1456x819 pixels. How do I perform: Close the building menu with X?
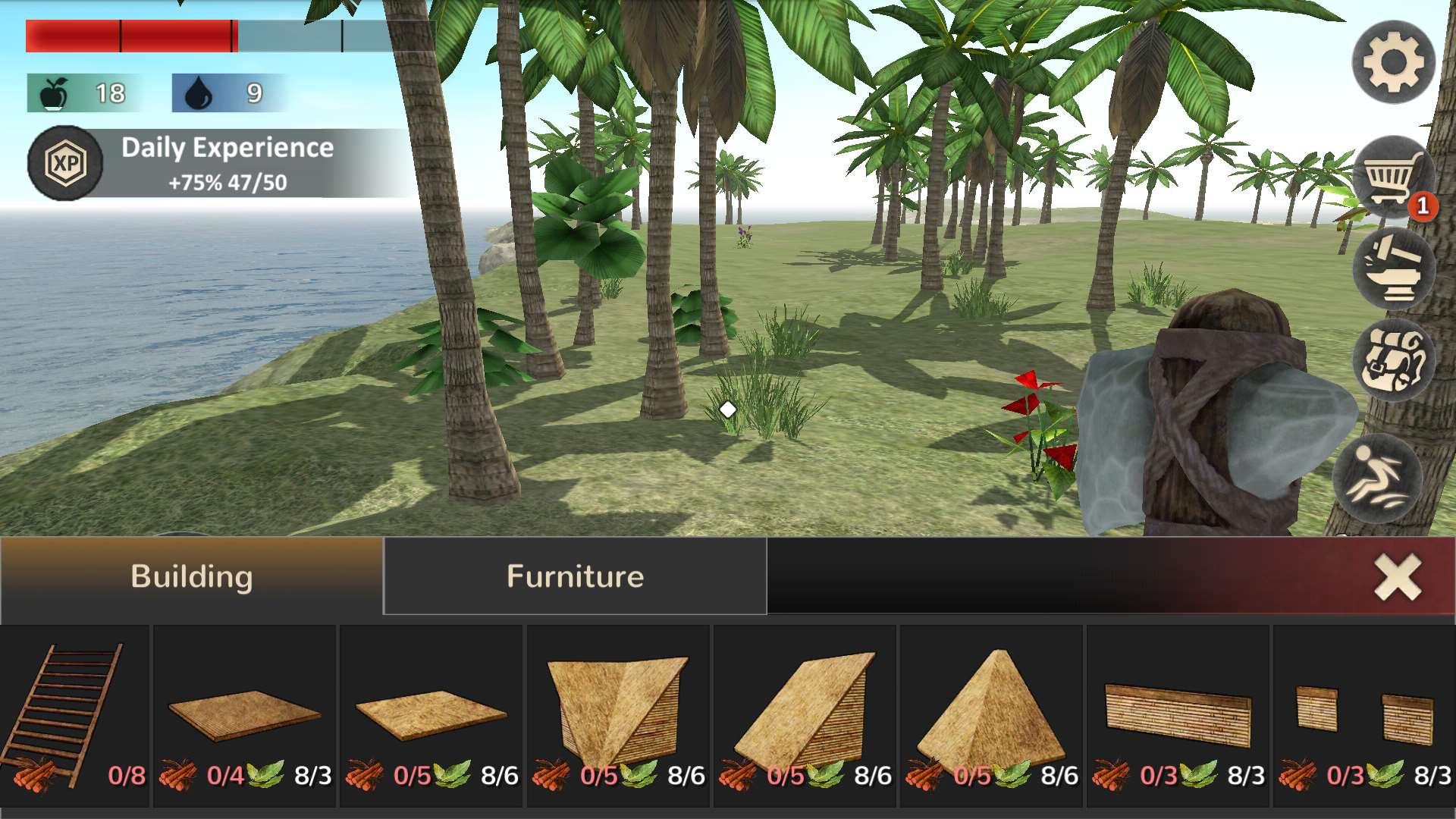point(1398,576)
